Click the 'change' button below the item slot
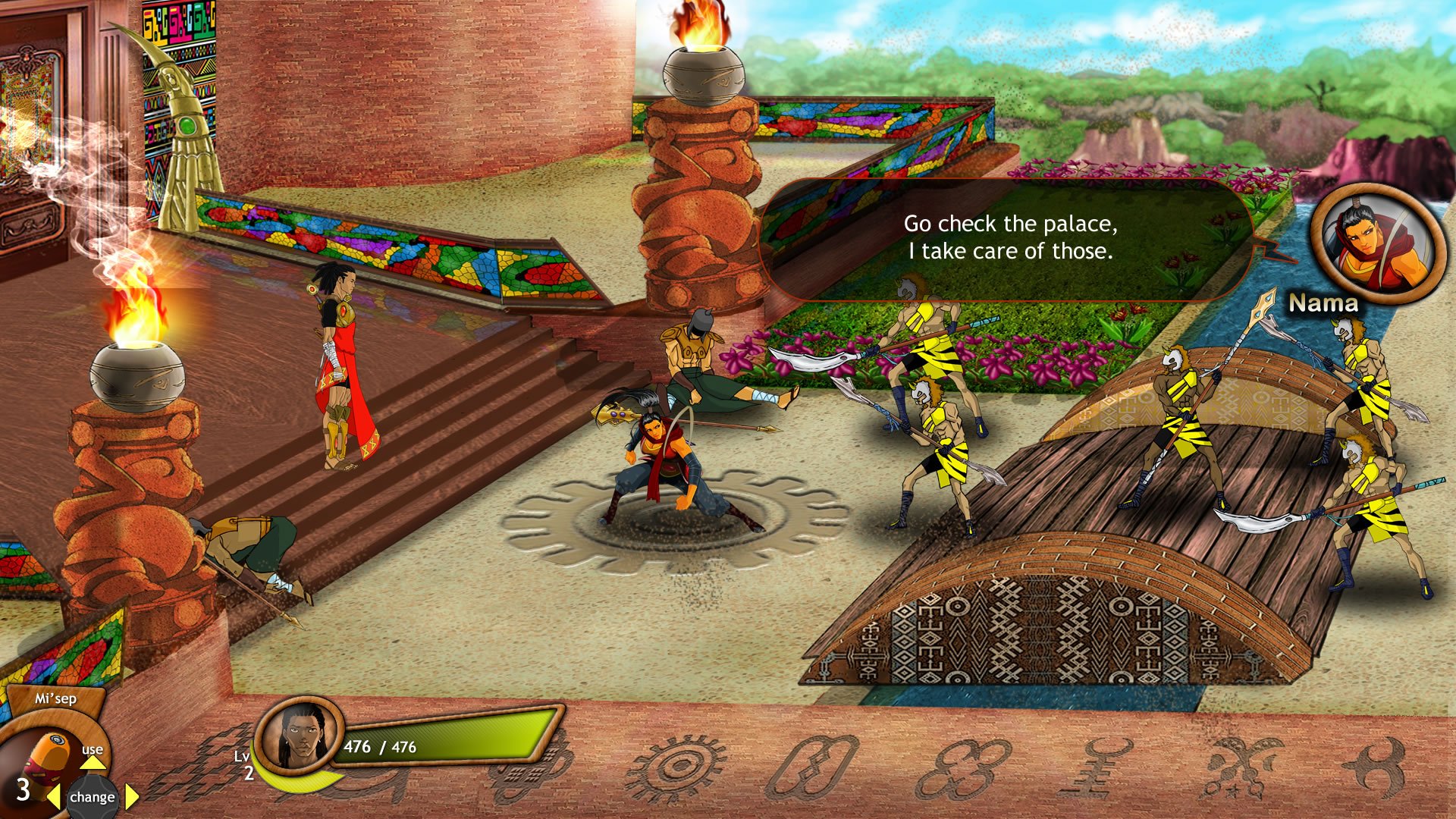This screenshot has height=819, width=1456. 93,798
